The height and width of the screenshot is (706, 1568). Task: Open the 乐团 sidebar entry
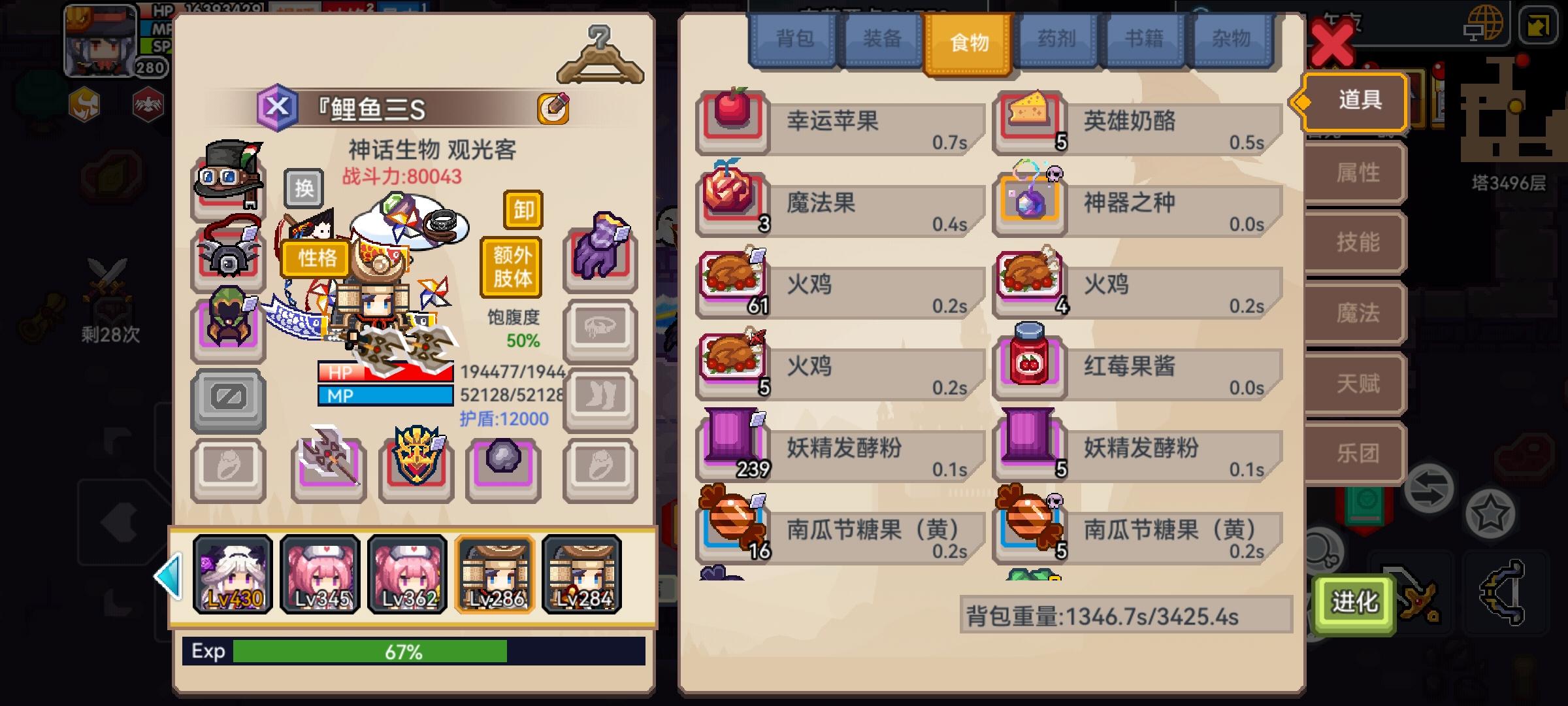[1354, 452]
